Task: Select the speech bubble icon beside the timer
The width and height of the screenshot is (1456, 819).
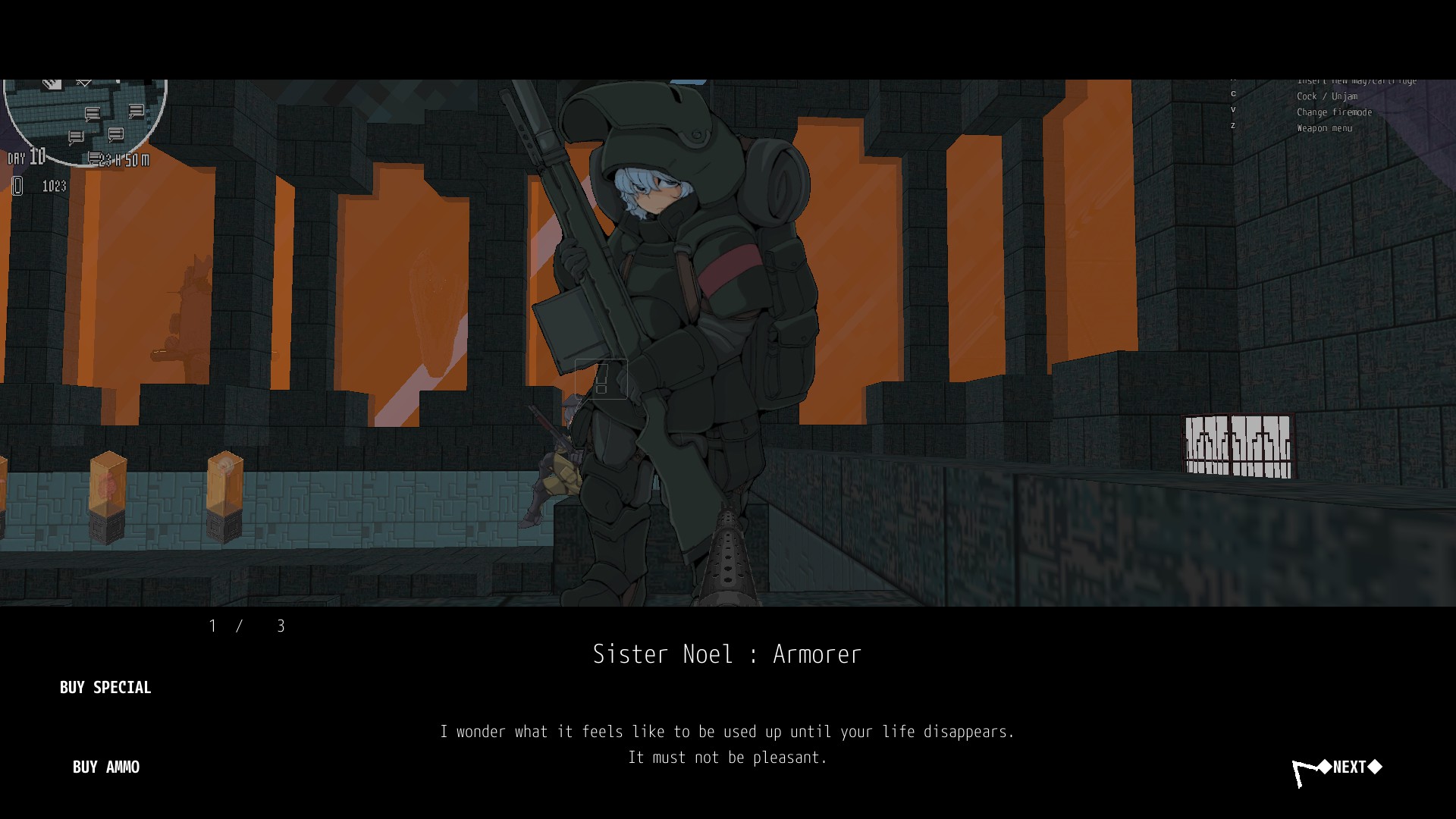Action: 93,159
